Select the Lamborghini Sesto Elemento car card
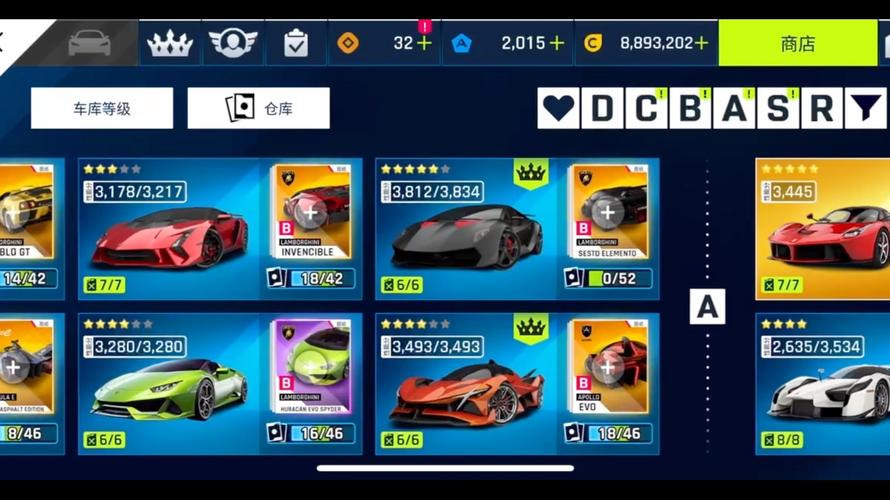Viewport: 890px width, 500px height. [x=467, y=230]
